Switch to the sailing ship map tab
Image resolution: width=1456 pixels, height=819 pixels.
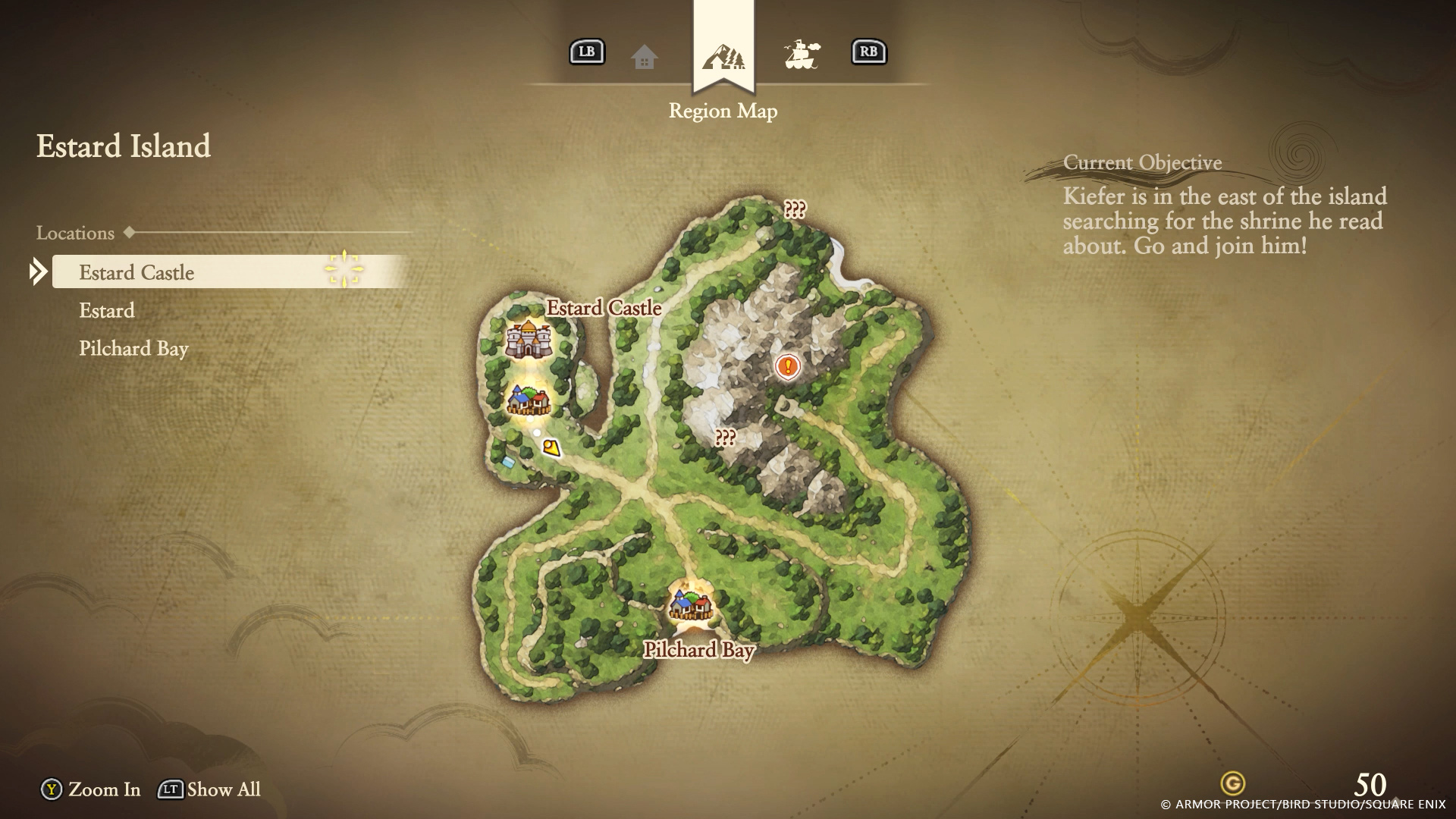click(802, 55)
